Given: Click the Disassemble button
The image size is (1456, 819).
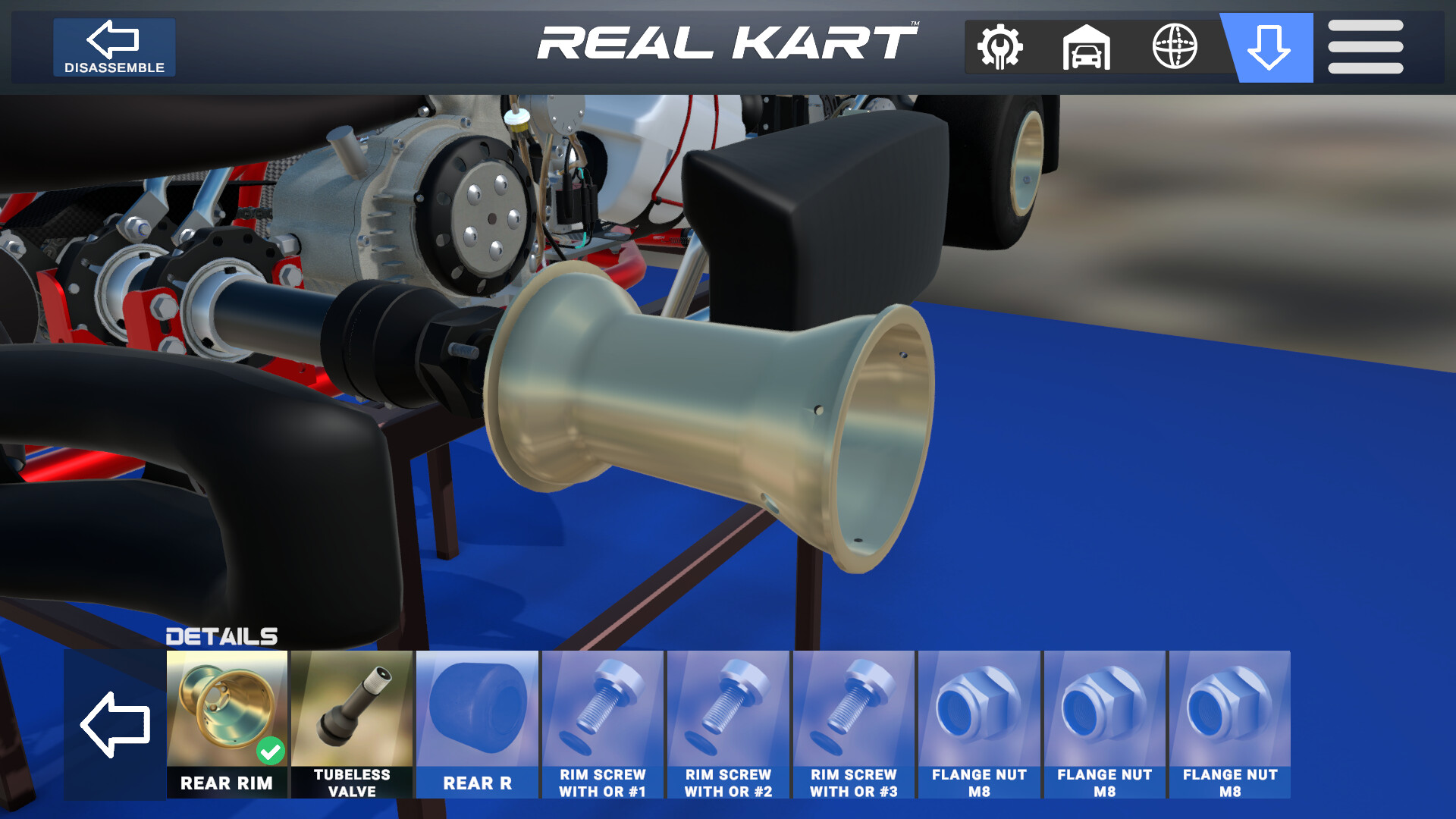Looking at the screenshot, I should click(x=114, y=47).
